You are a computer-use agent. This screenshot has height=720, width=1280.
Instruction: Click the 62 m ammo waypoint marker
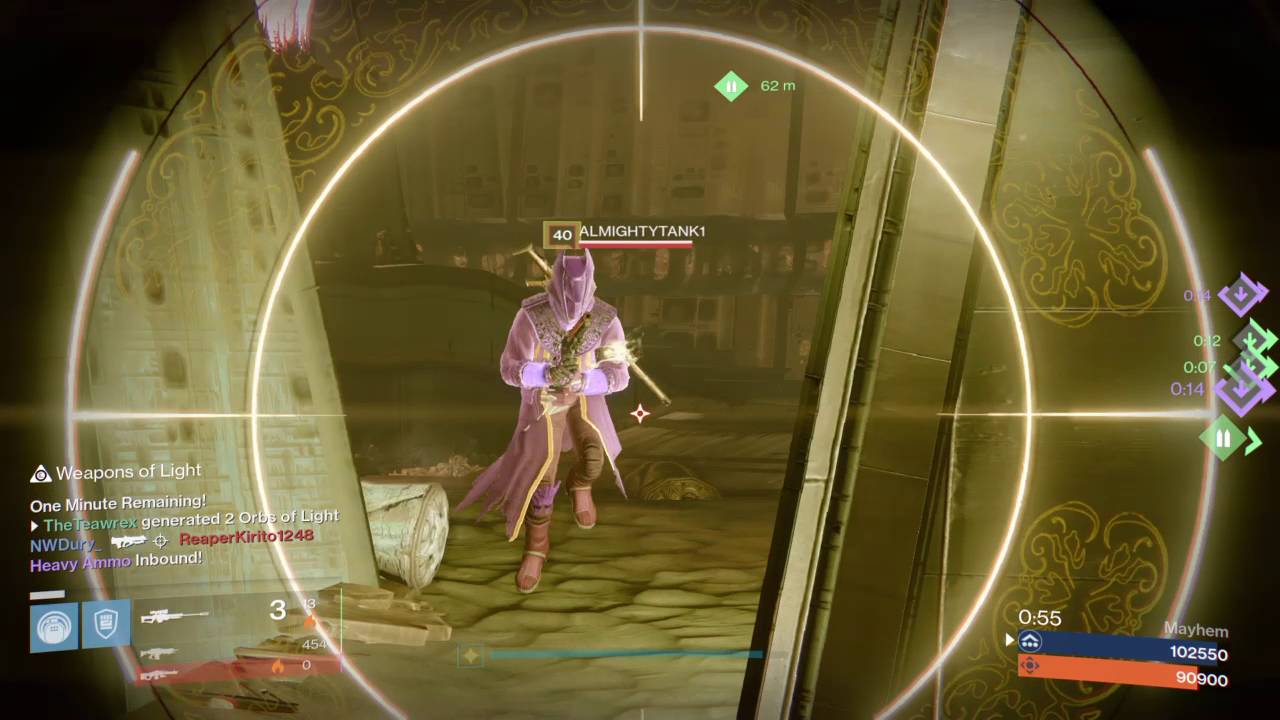731,86
